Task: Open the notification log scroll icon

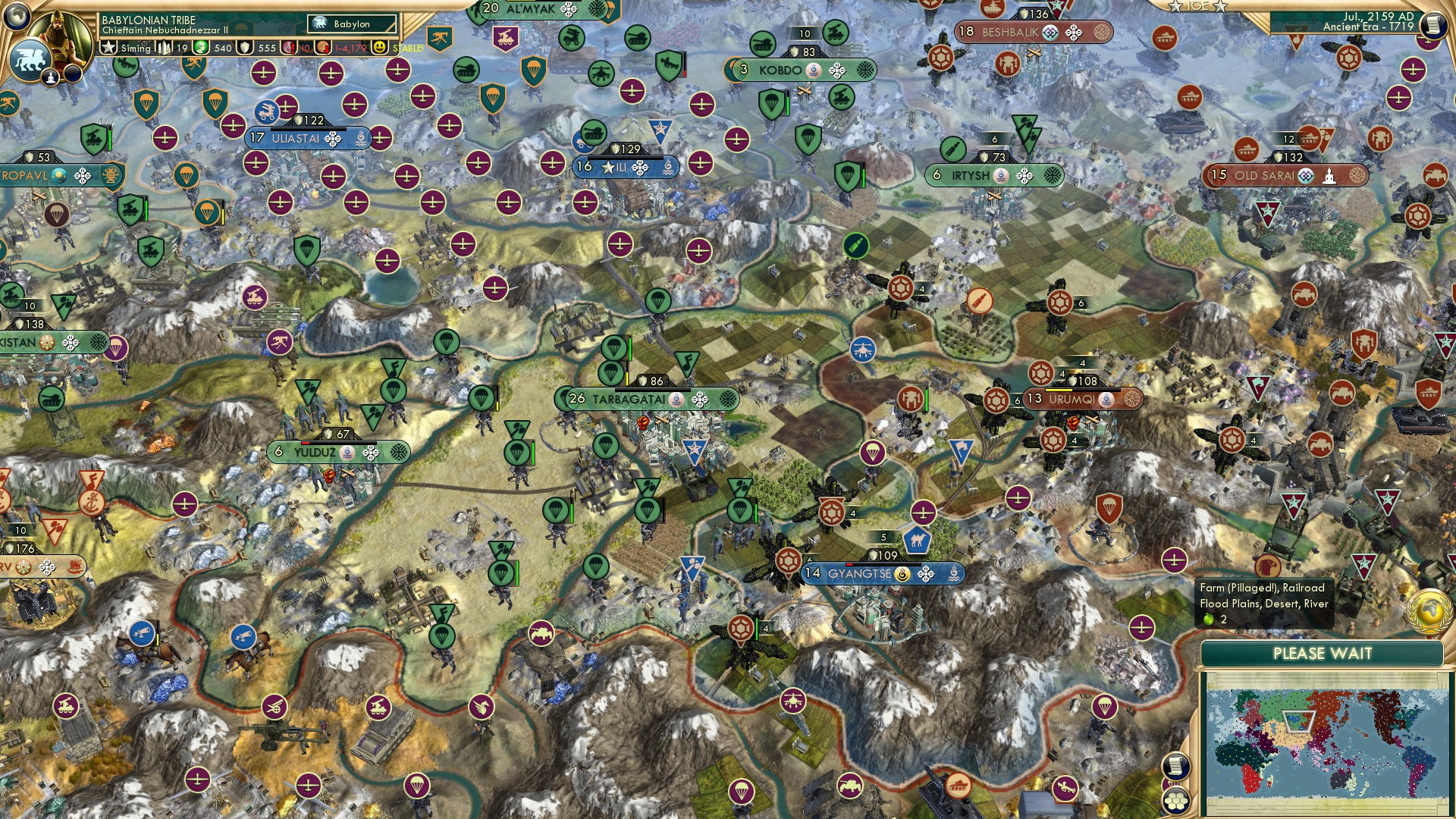Action: click(x=1435, y=25)
